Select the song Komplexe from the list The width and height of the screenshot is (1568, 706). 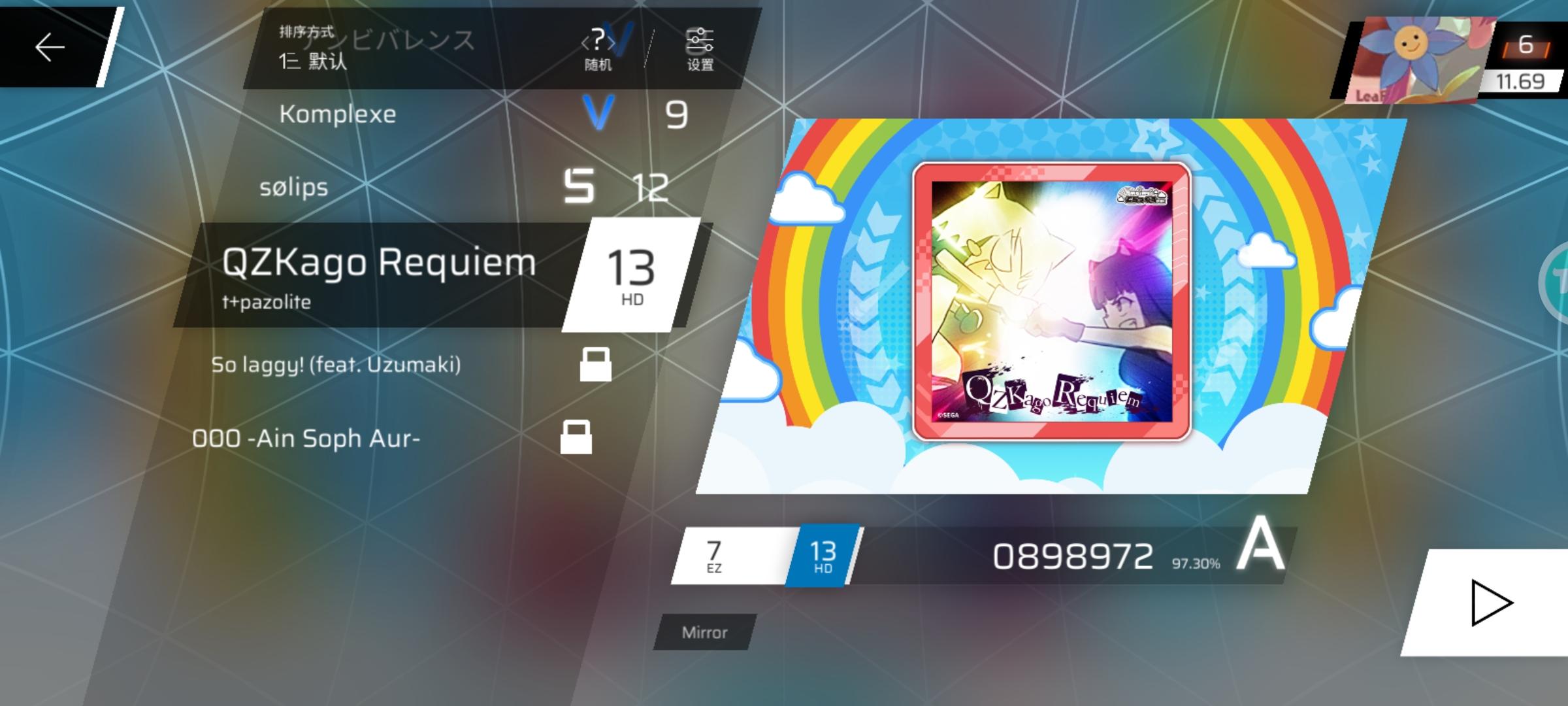338,114
